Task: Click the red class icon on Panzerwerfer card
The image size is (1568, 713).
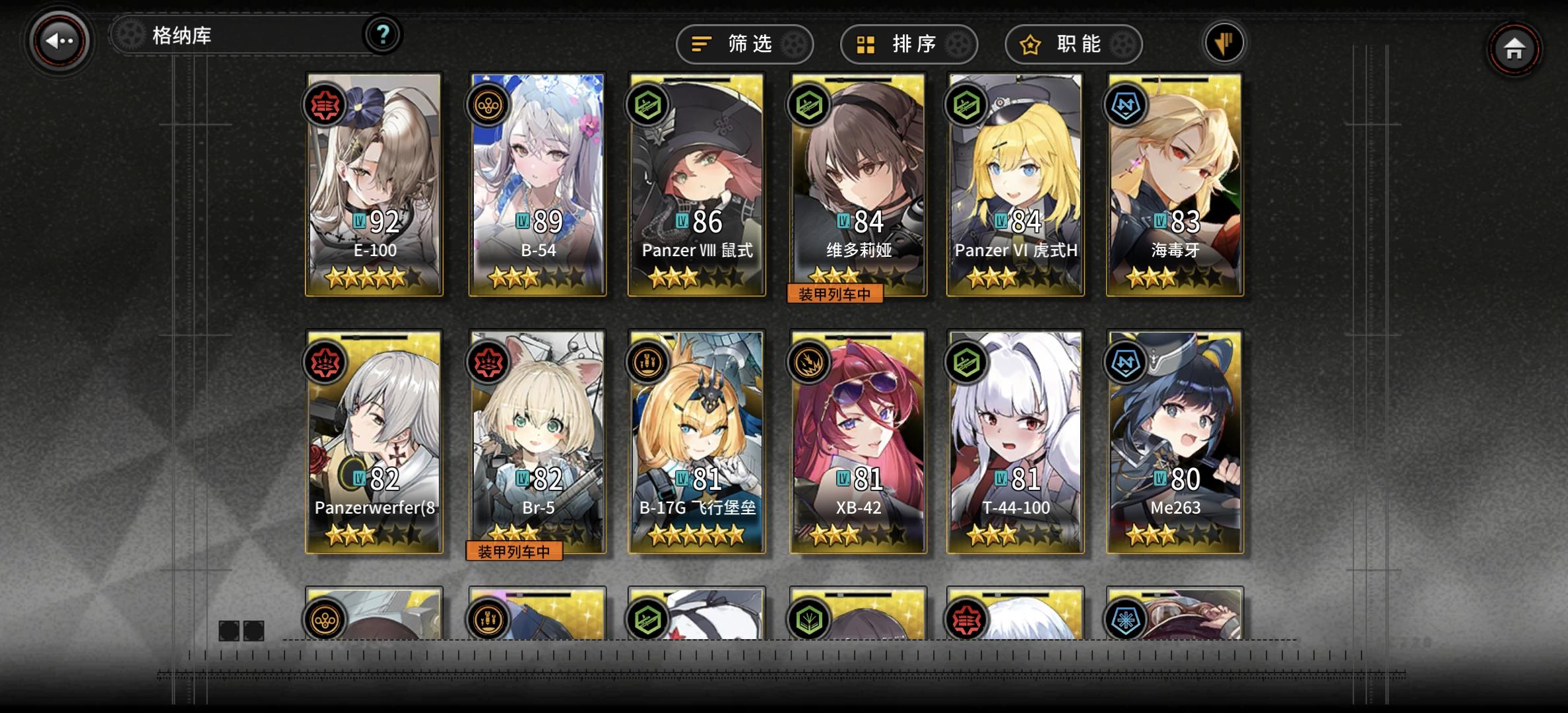Action: (325, 362)
